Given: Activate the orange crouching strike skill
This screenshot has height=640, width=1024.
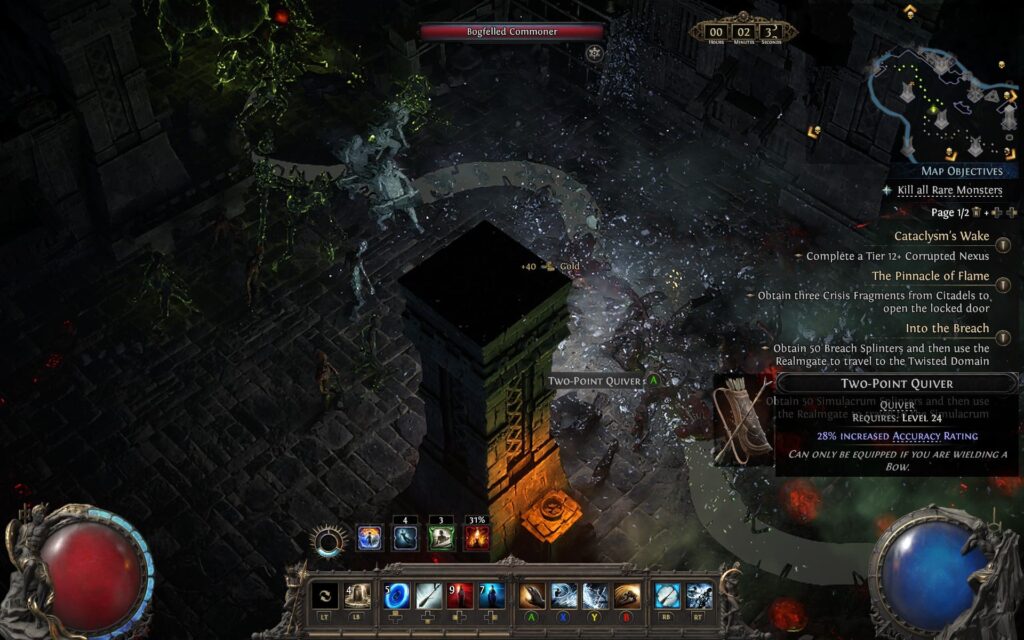Looking at the screenshot, I should (x=627, y=596).
